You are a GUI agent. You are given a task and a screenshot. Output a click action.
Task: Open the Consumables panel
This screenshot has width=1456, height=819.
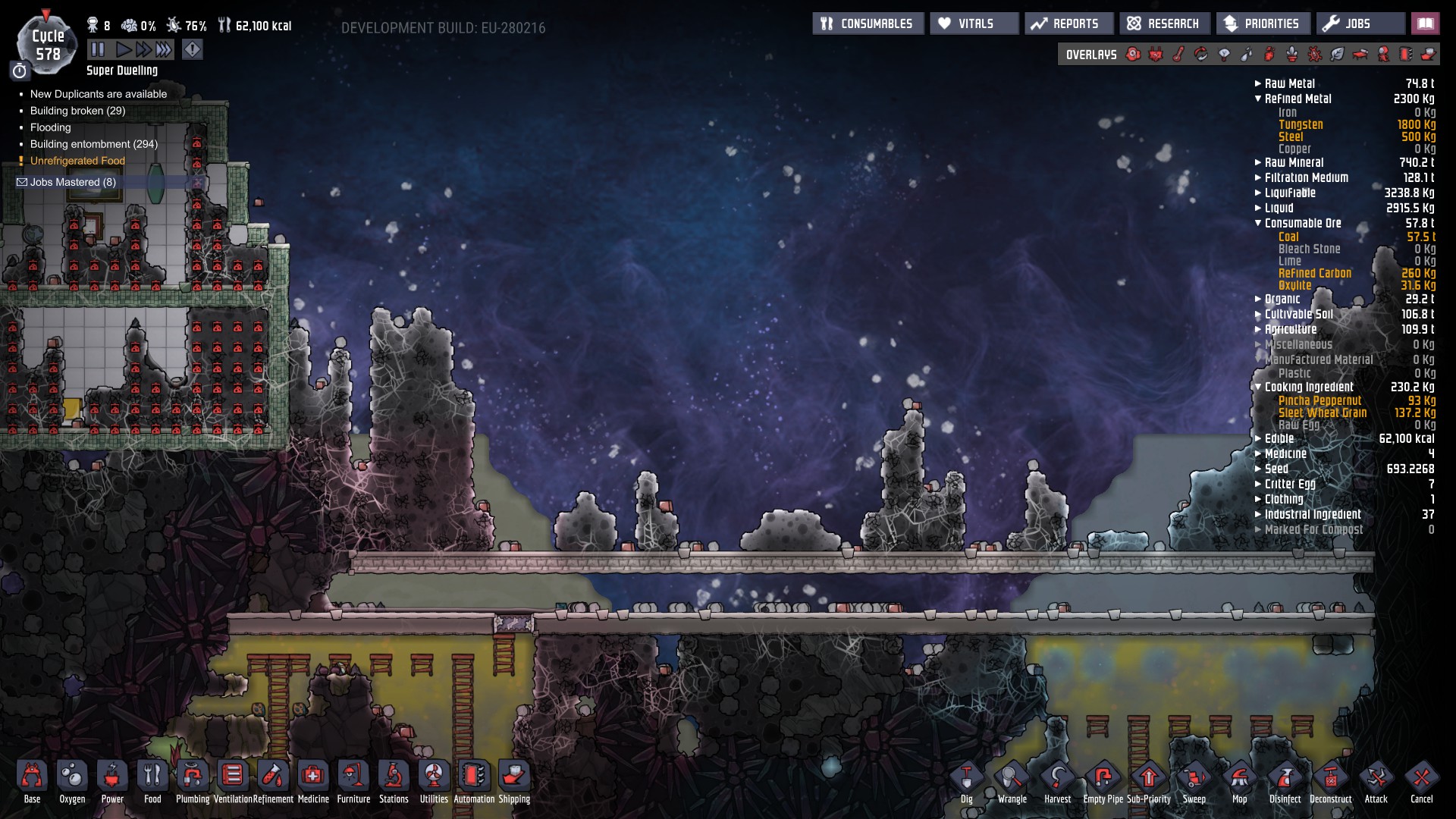(x=868, y=24)
